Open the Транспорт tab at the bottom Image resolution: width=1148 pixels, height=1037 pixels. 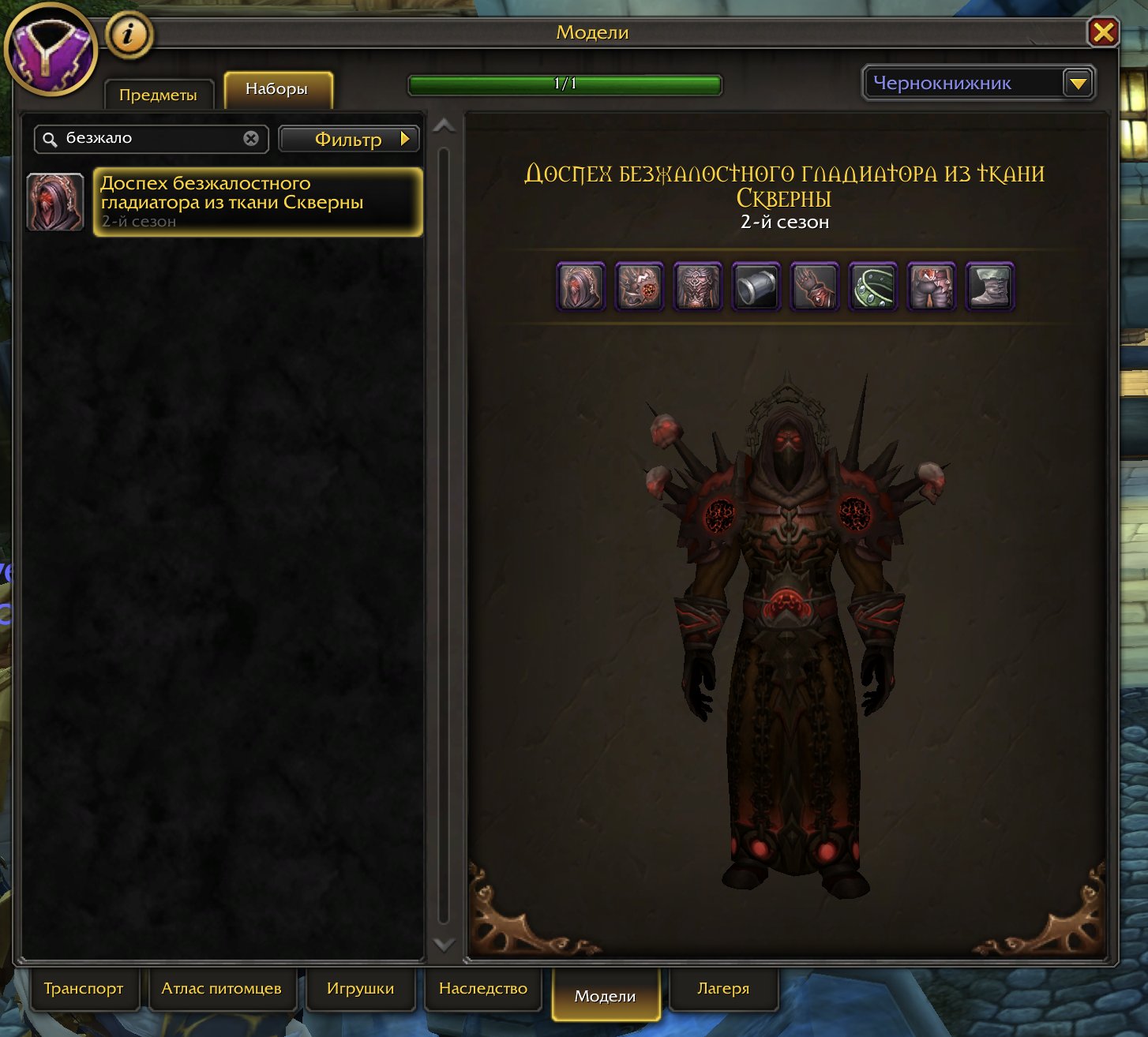[x=84, y=988]
